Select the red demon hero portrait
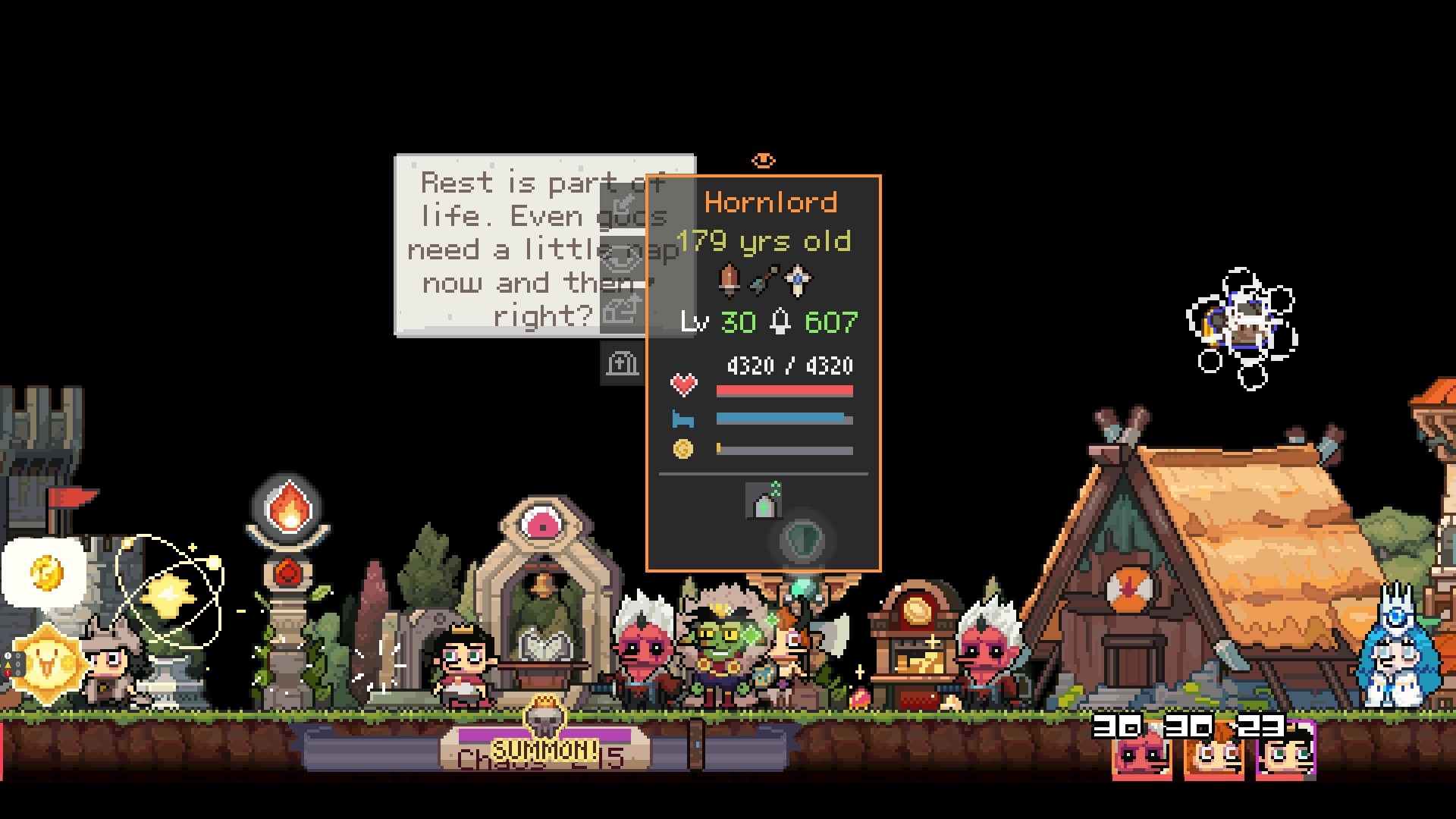The image size is (1456, 819). coord(1142,756)
